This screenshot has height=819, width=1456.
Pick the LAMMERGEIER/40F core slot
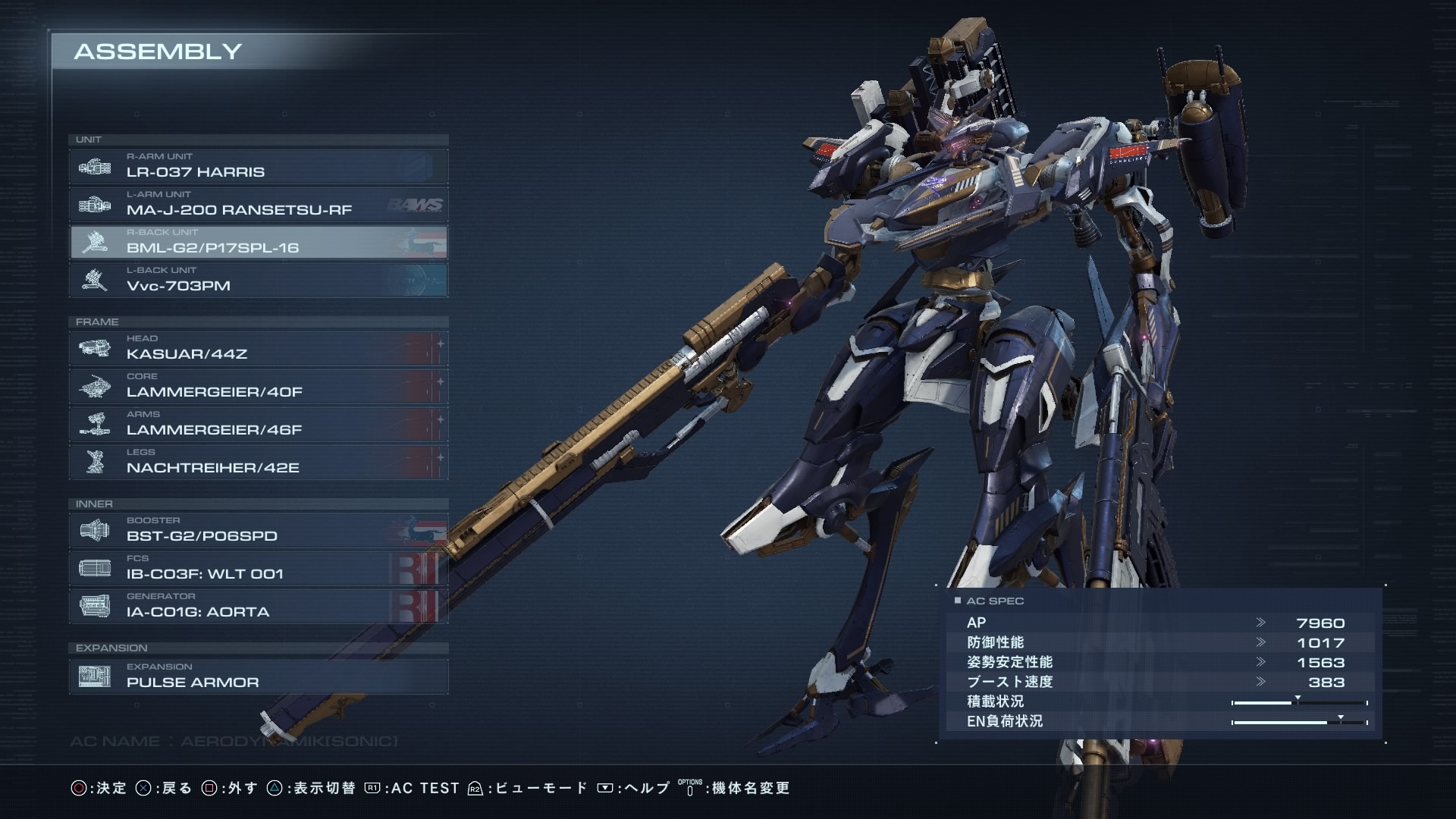point(258,386)
